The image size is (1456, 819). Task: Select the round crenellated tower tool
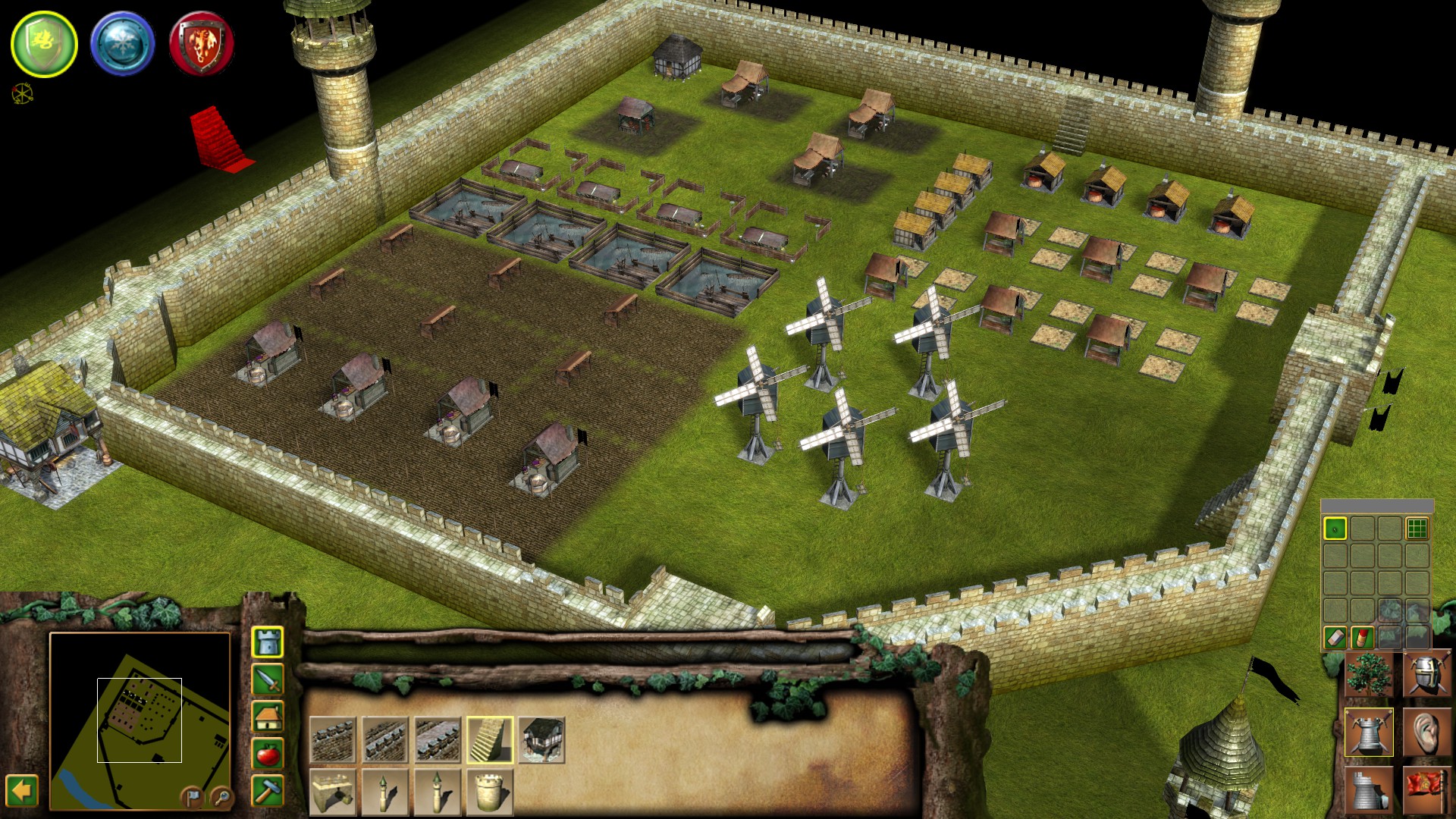click(488, 792)
